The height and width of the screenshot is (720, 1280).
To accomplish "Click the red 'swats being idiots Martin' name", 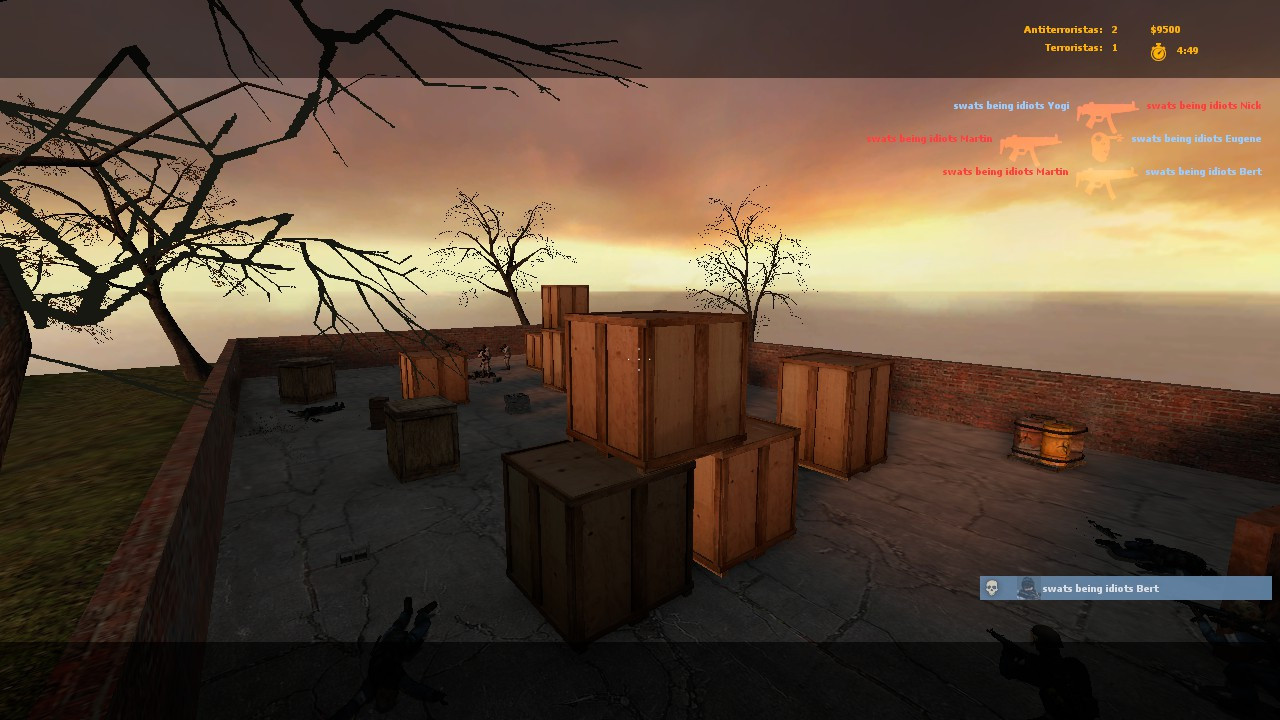I will click(x=929, y=138).
